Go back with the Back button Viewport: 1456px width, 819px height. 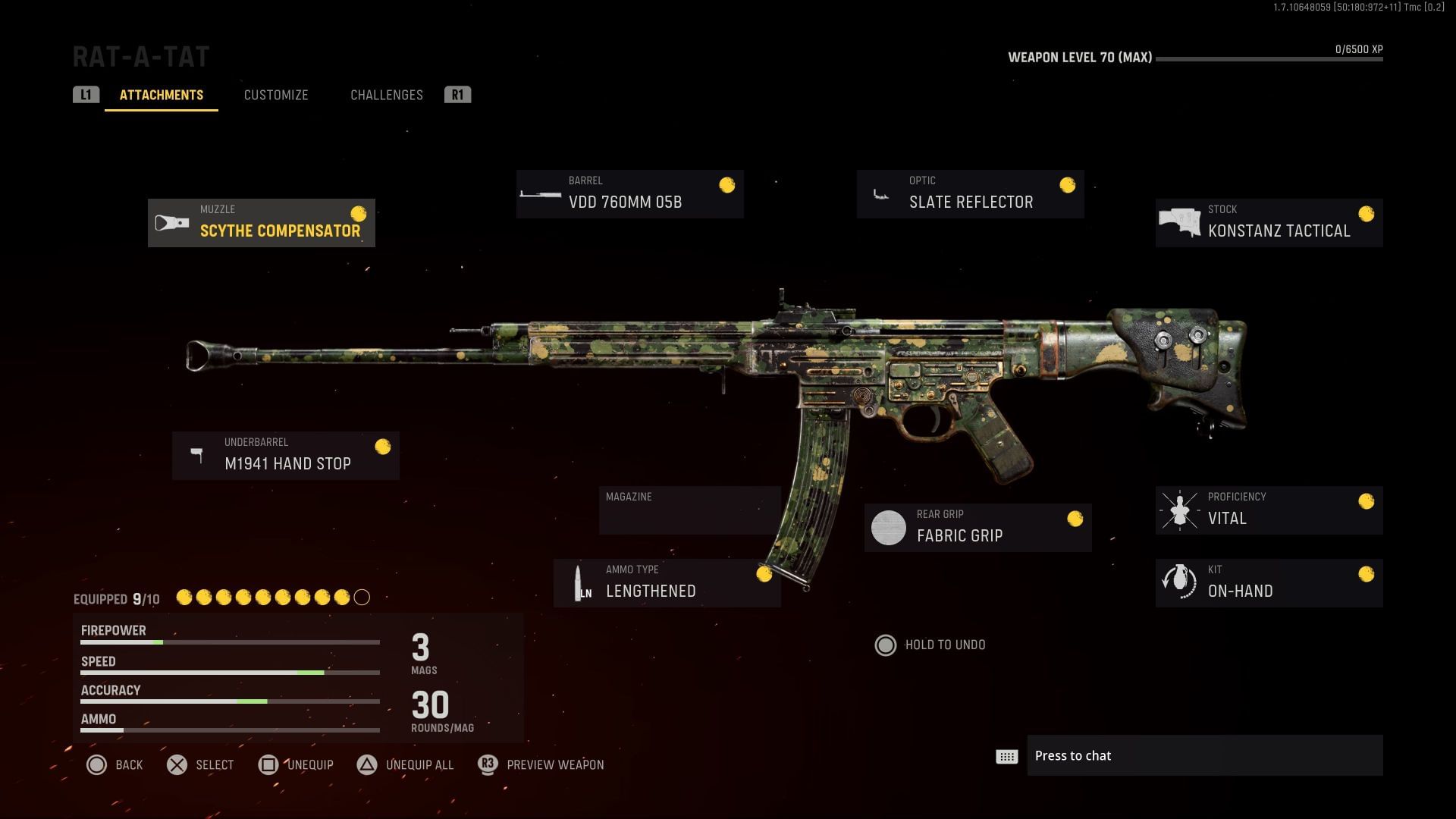[115, 764]
